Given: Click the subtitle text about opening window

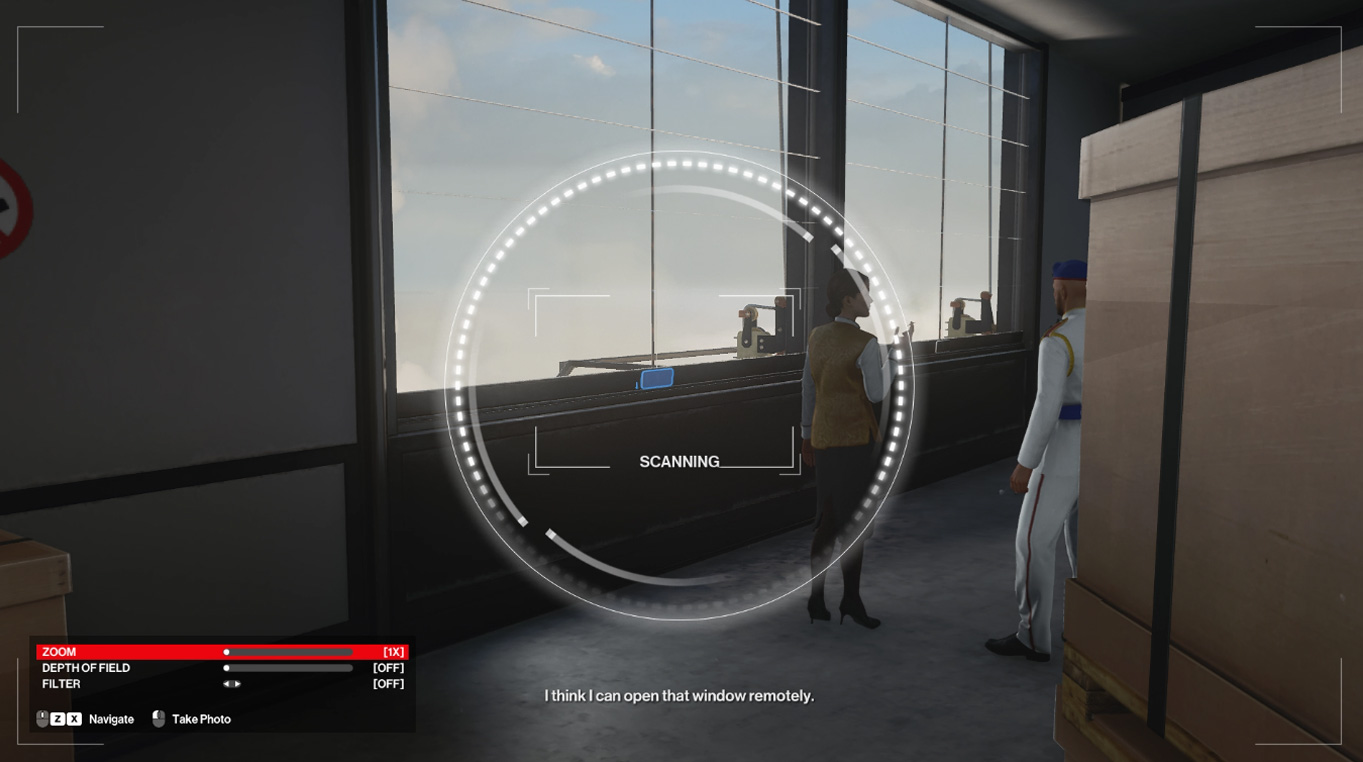Looking at the screenshot, I should pos(679,695).
